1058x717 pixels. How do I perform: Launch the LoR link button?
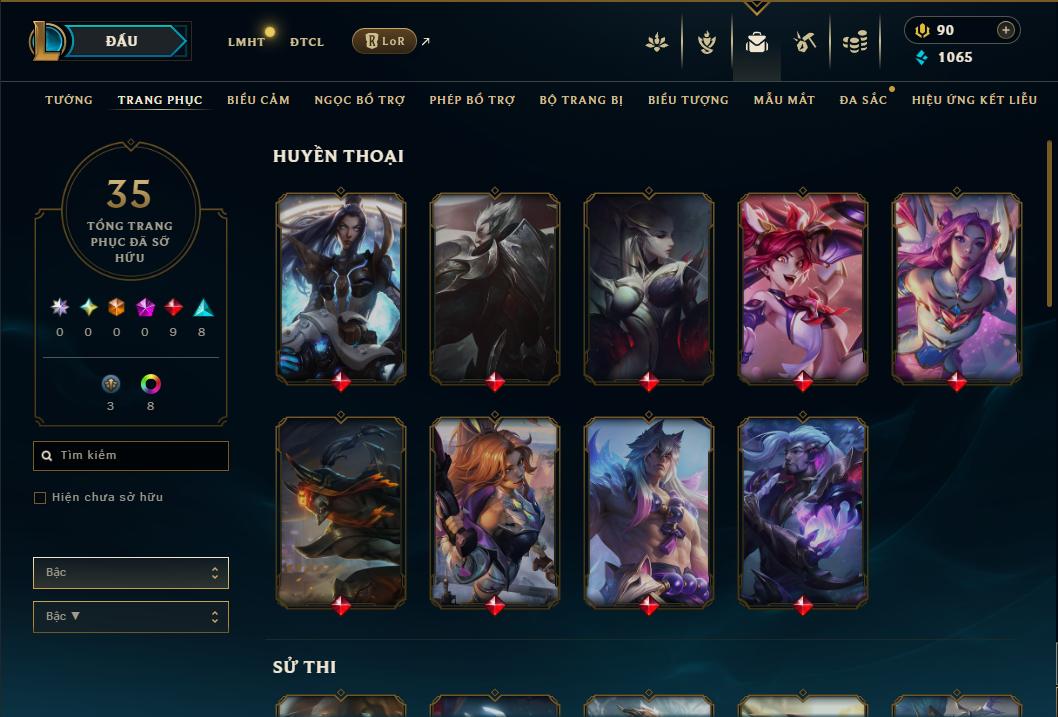[x=385, y=41]
